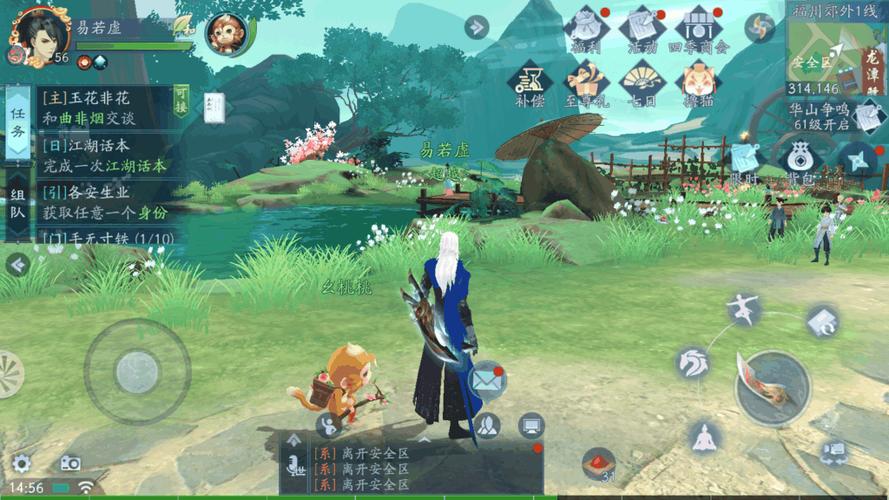Open the 四季商会 shop icon
Viewport: 889px width, 500px height.
(x=699, y=29)
